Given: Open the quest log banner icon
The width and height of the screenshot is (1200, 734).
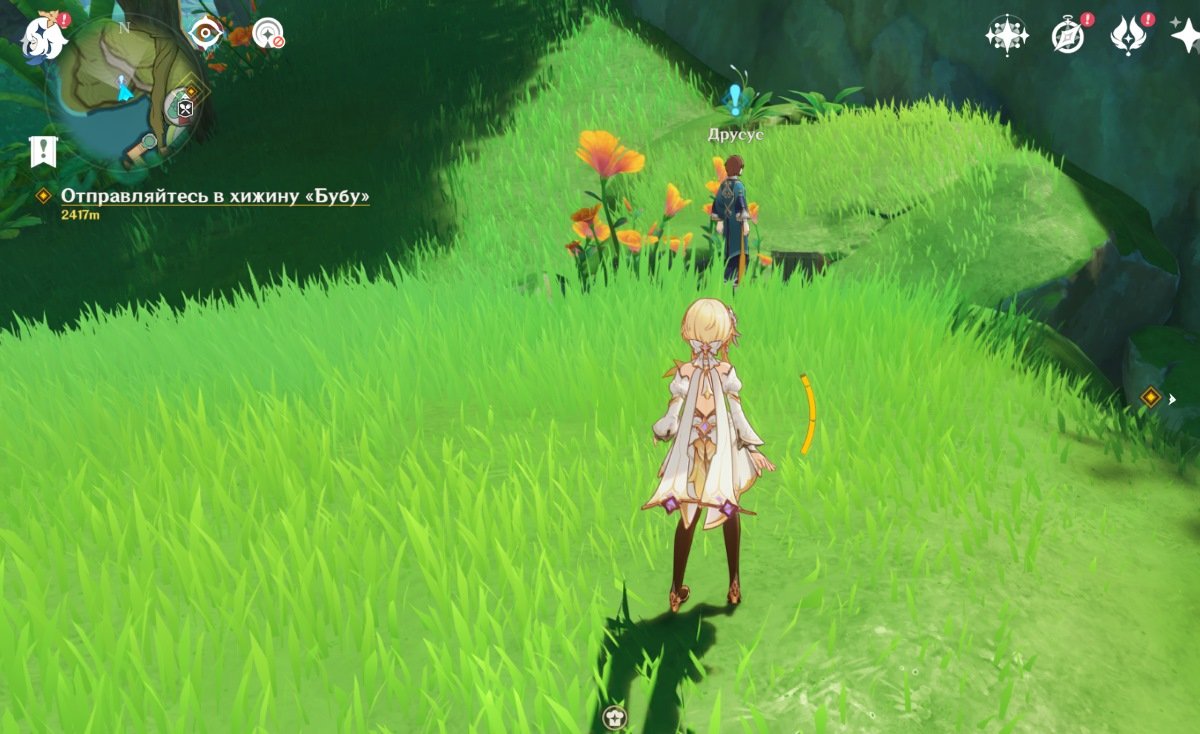Looking at the screenshot, I should pyautogui.click(x=43, y=151).
